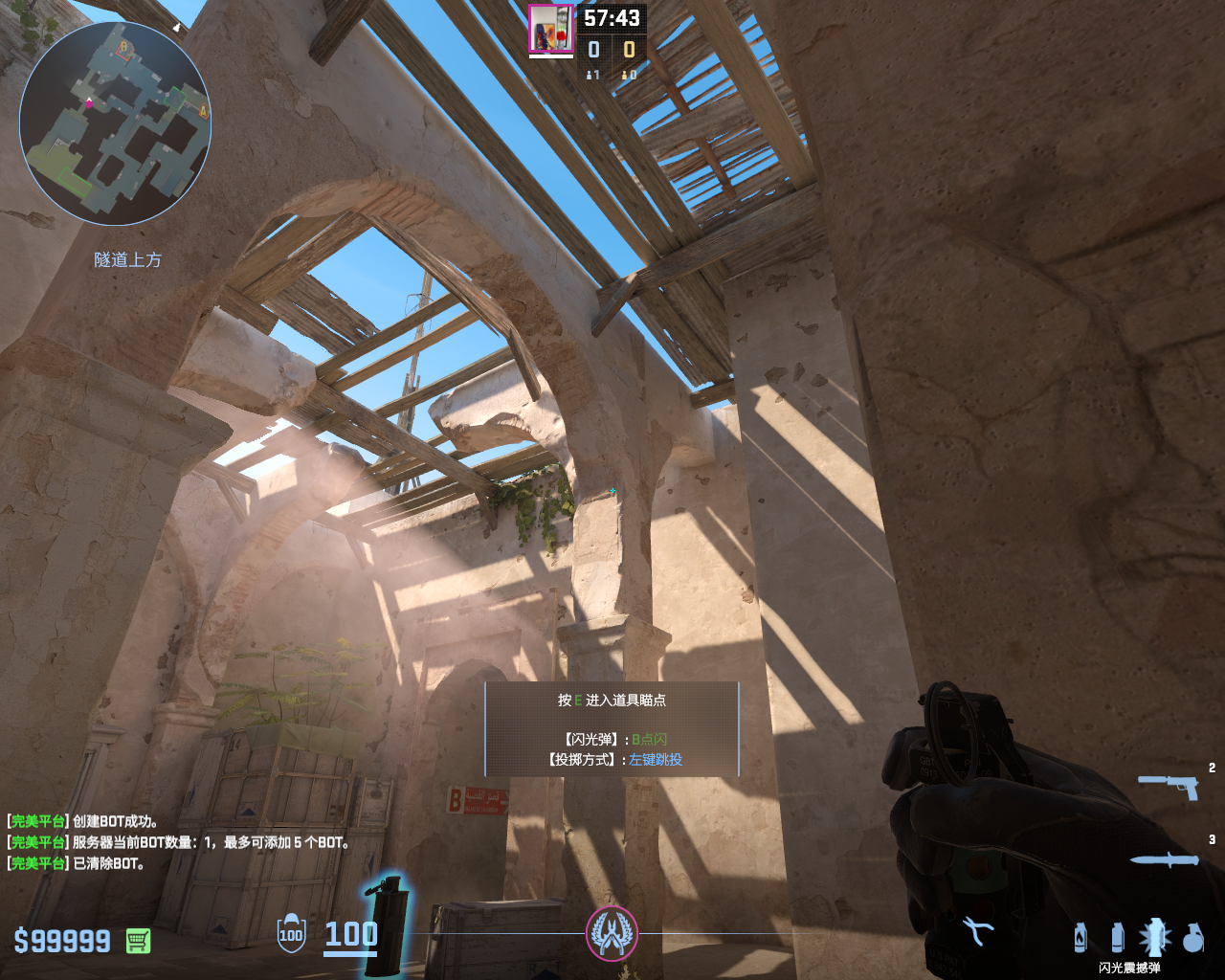1225x980 pixels.
Task: Open the buy menu shopping cart icon
Action: pos(138,941)
